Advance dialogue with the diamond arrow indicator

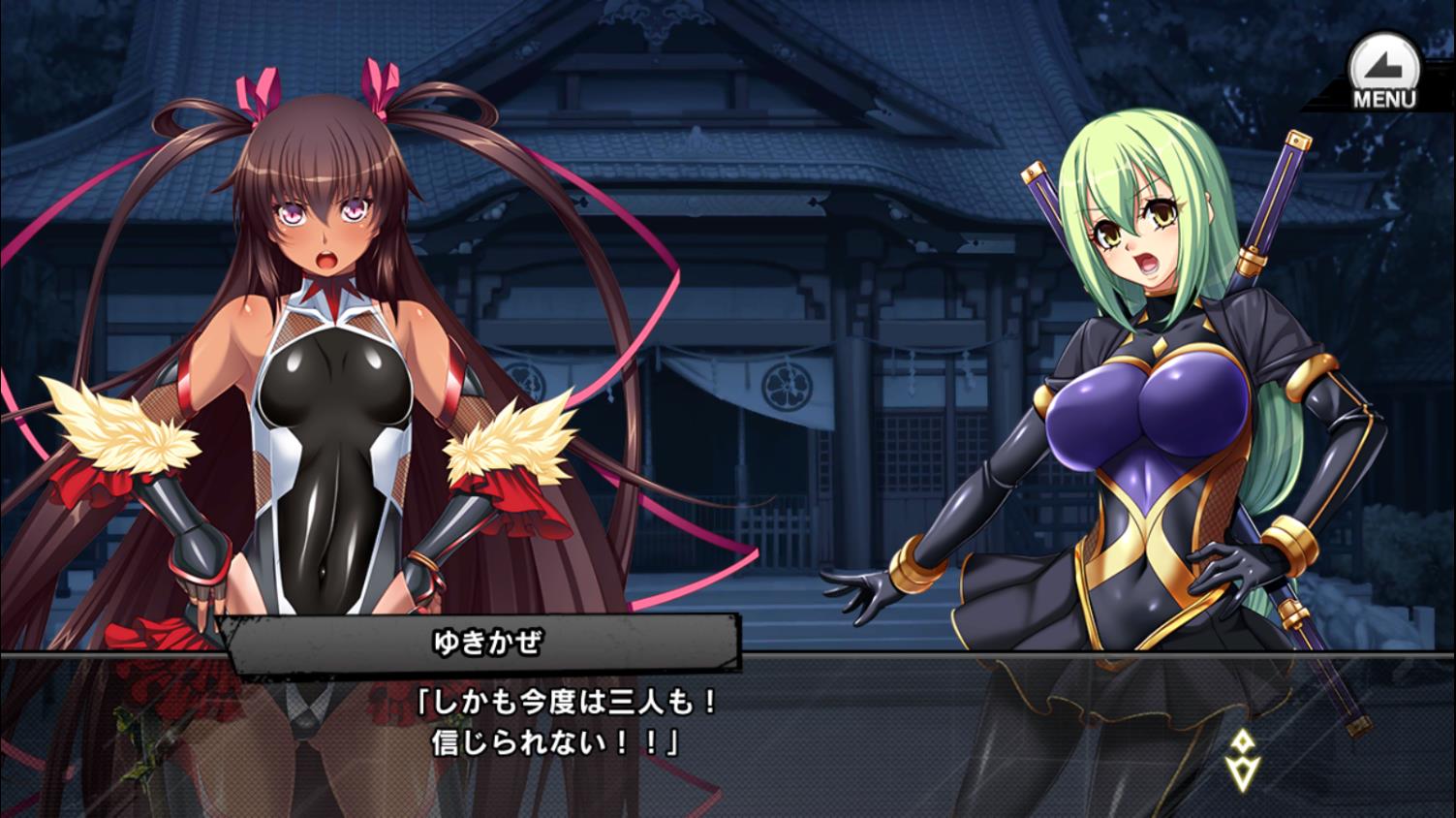pyautogui.click(x=1241, y=759)
